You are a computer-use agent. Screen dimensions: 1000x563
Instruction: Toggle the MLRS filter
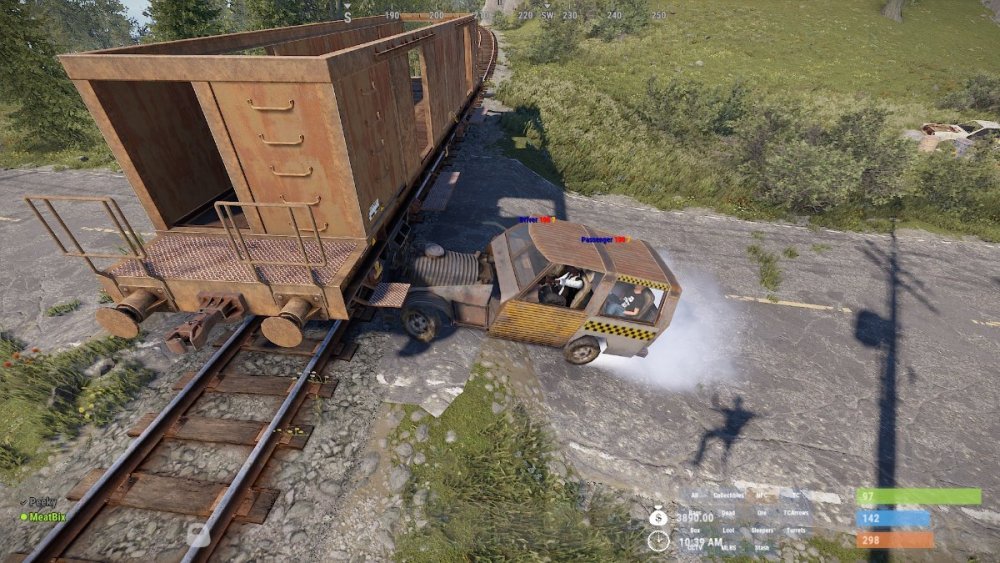(729, 548)
